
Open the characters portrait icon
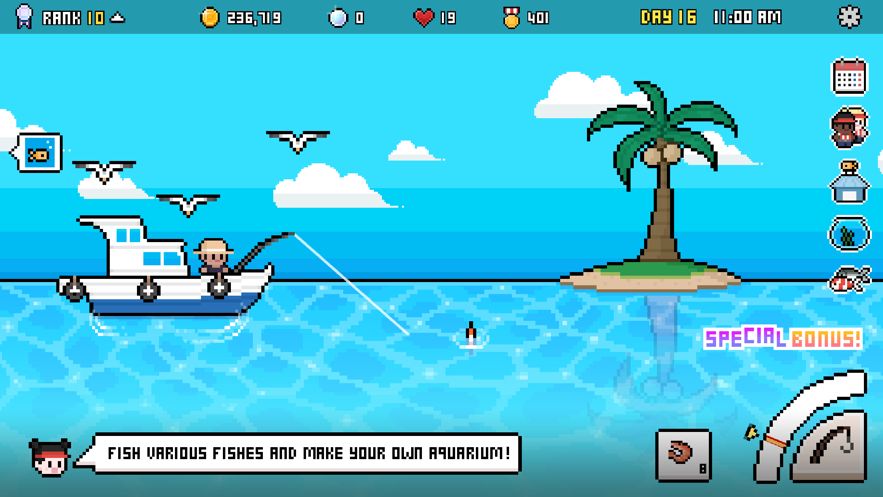849,128
